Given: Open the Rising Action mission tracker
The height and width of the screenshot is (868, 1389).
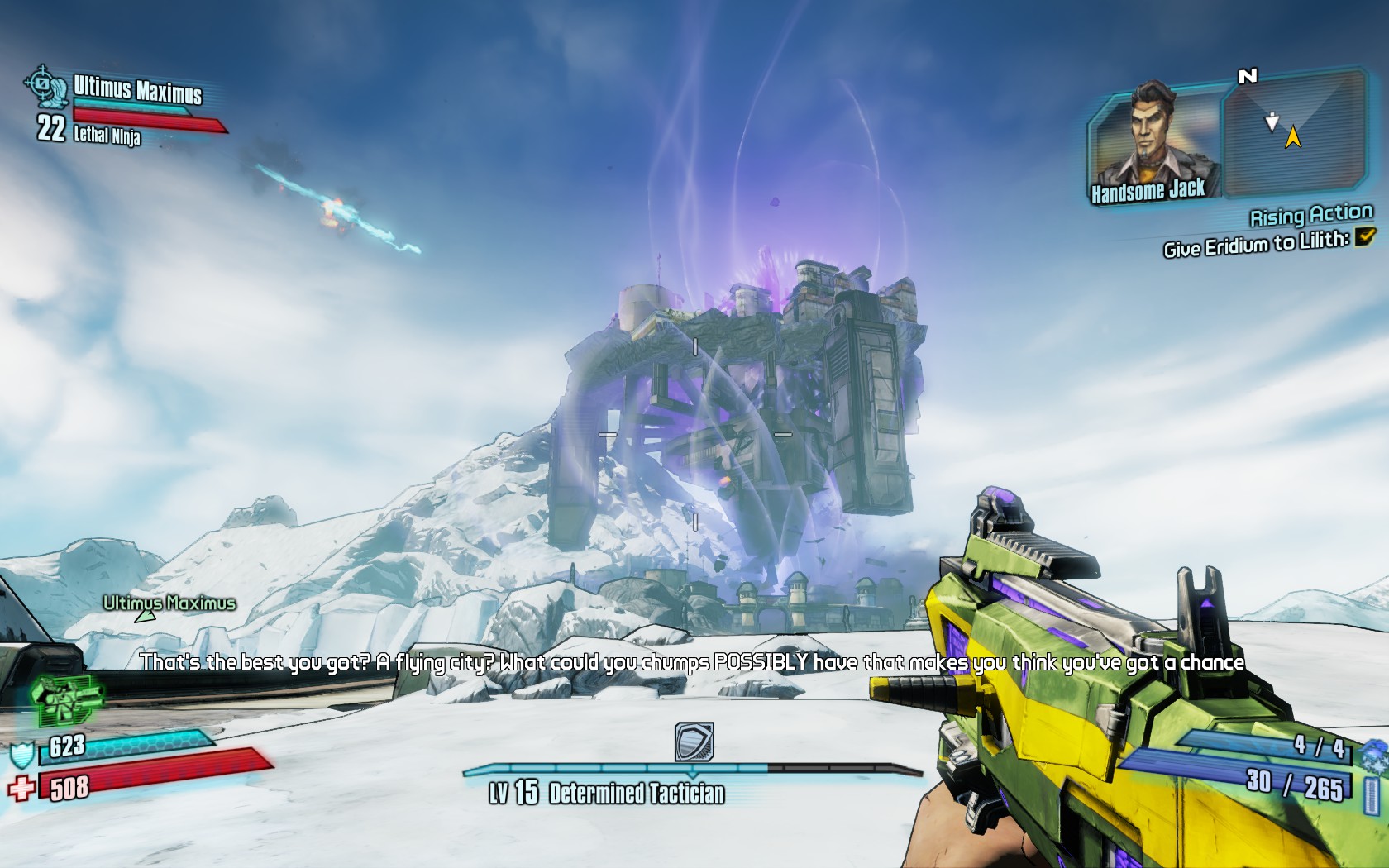Looking at the screenshot, I should [x=1310, y=216].
